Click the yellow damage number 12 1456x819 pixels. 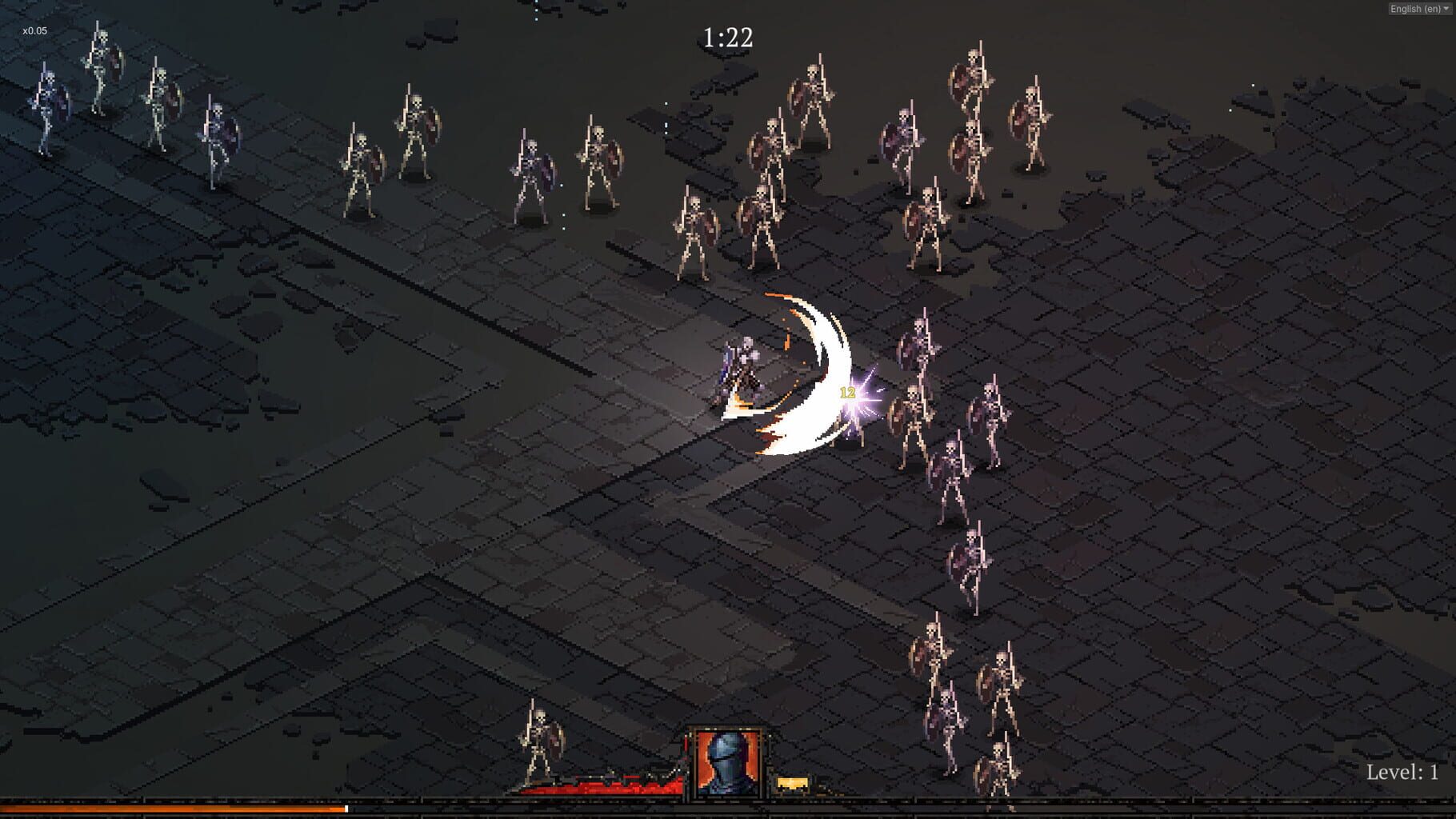tap(847, 393)
